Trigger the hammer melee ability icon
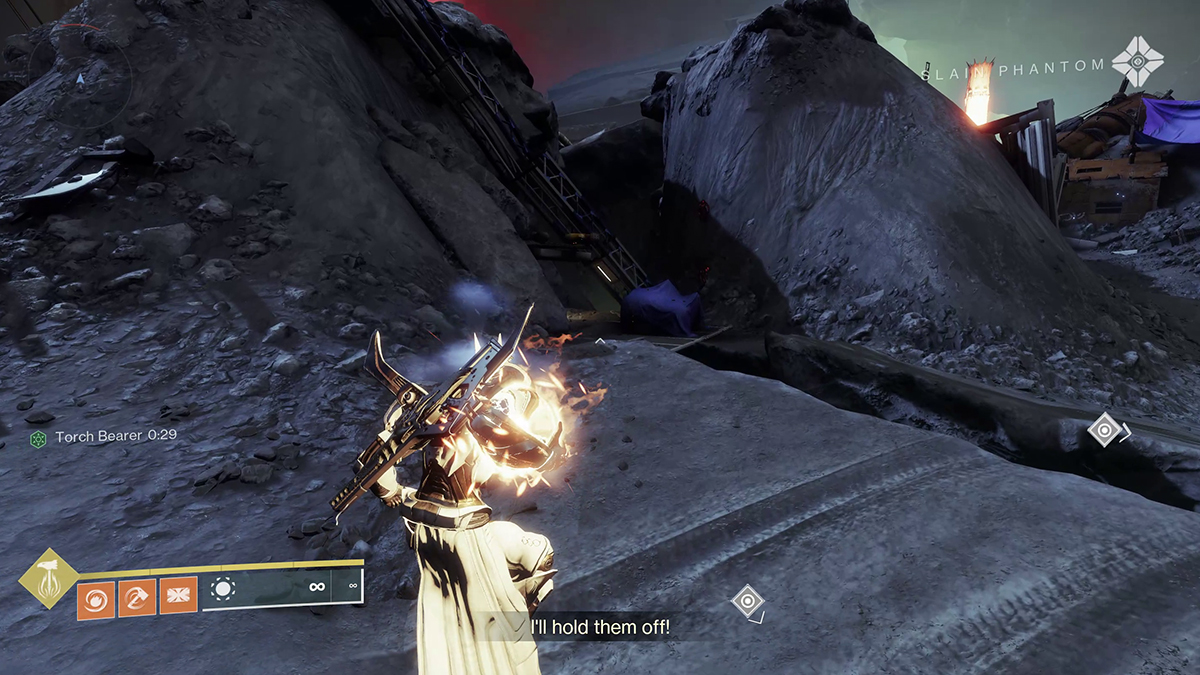The height and width of the screenshot is (675, 1200). [x=136, y=600]
